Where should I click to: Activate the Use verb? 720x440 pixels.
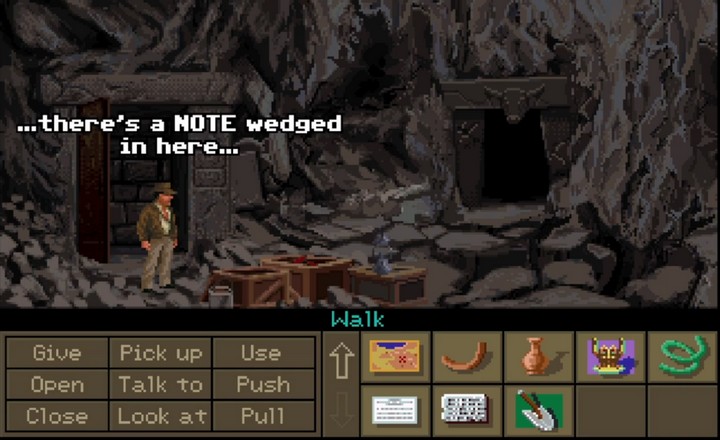point(261,353)
